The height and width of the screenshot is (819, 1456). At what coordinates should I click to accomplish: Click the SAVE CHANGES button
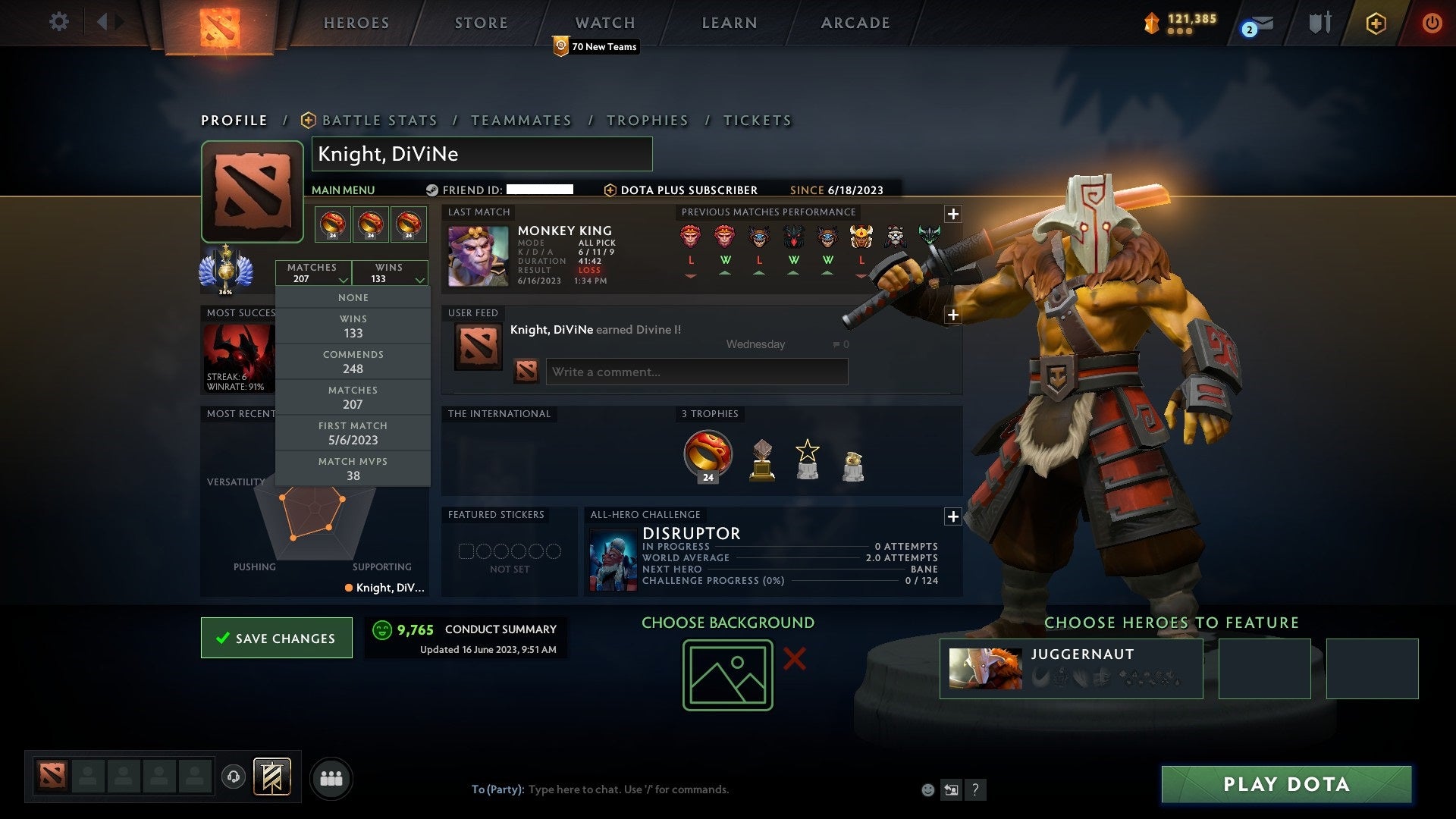pyautogui.click(x=276, y=638)
